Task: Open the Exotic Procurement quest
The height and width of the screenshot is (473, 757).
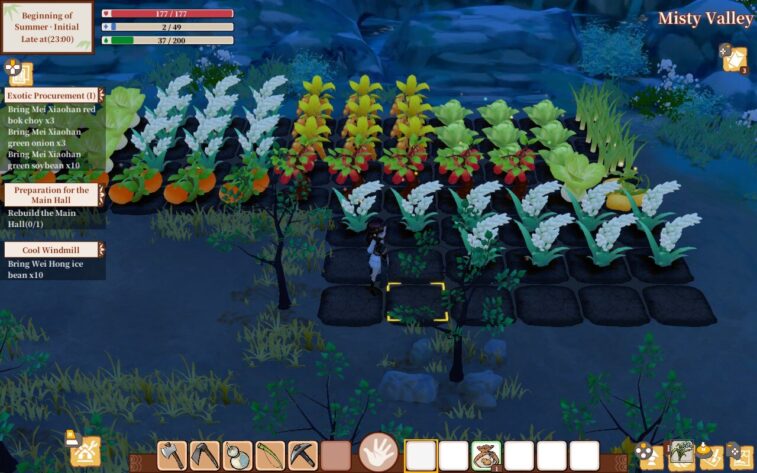Action: tap(53, 95)
